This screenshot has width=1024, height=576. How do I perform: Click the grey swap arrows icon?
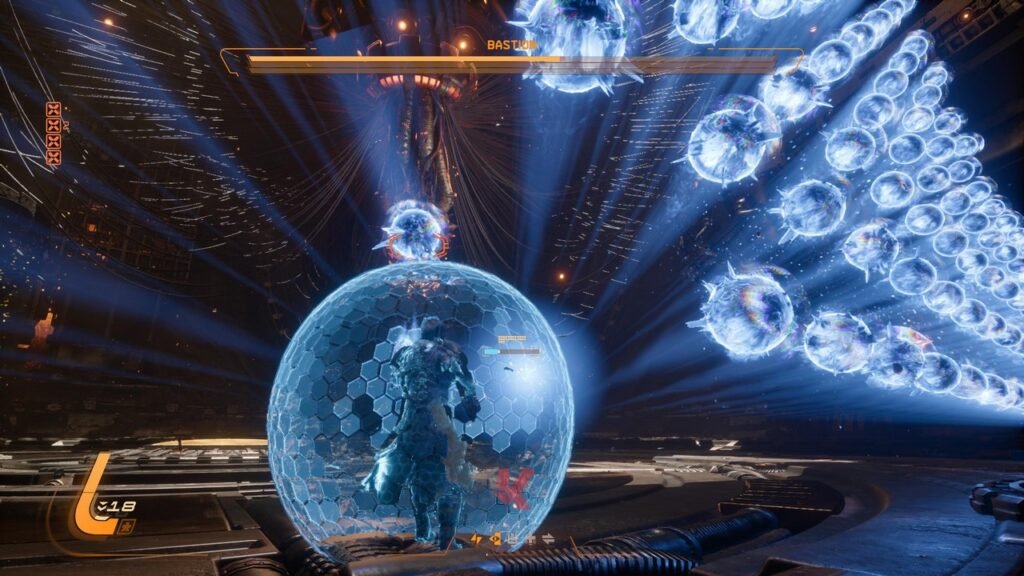point(548,539)
